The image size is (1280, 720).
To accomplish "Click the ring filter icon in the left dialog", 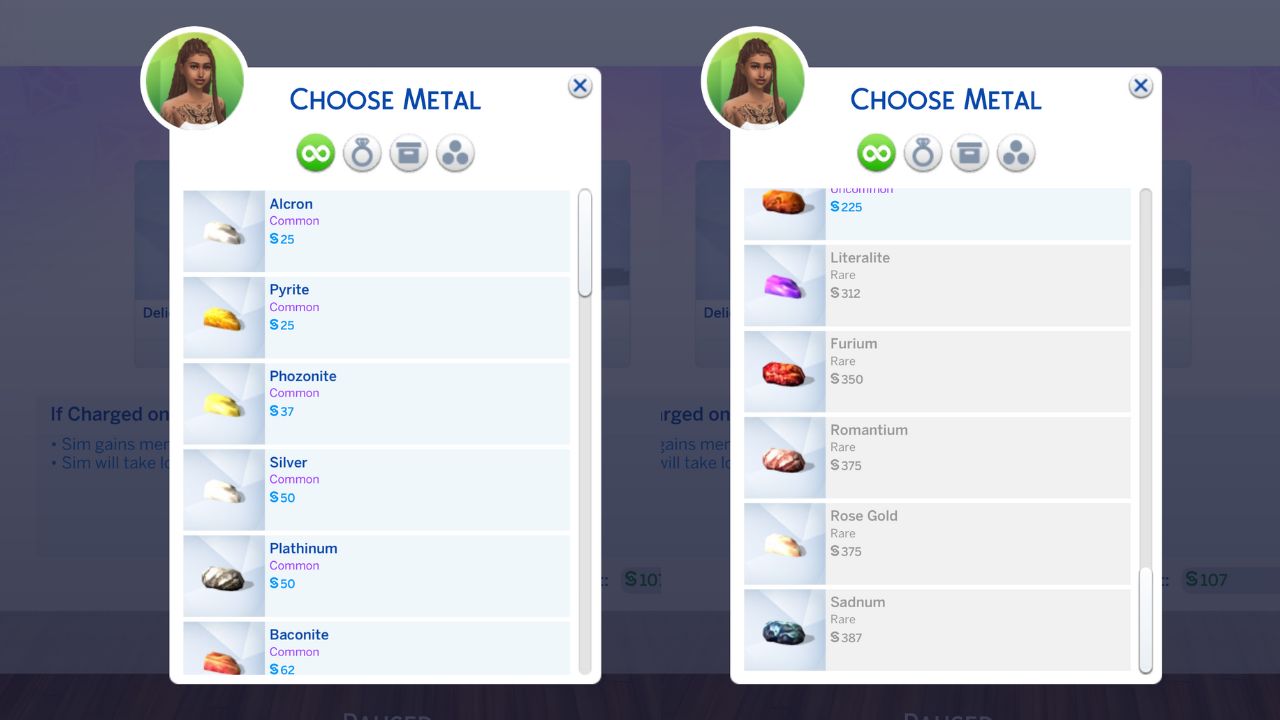I will tap(361, 152).
